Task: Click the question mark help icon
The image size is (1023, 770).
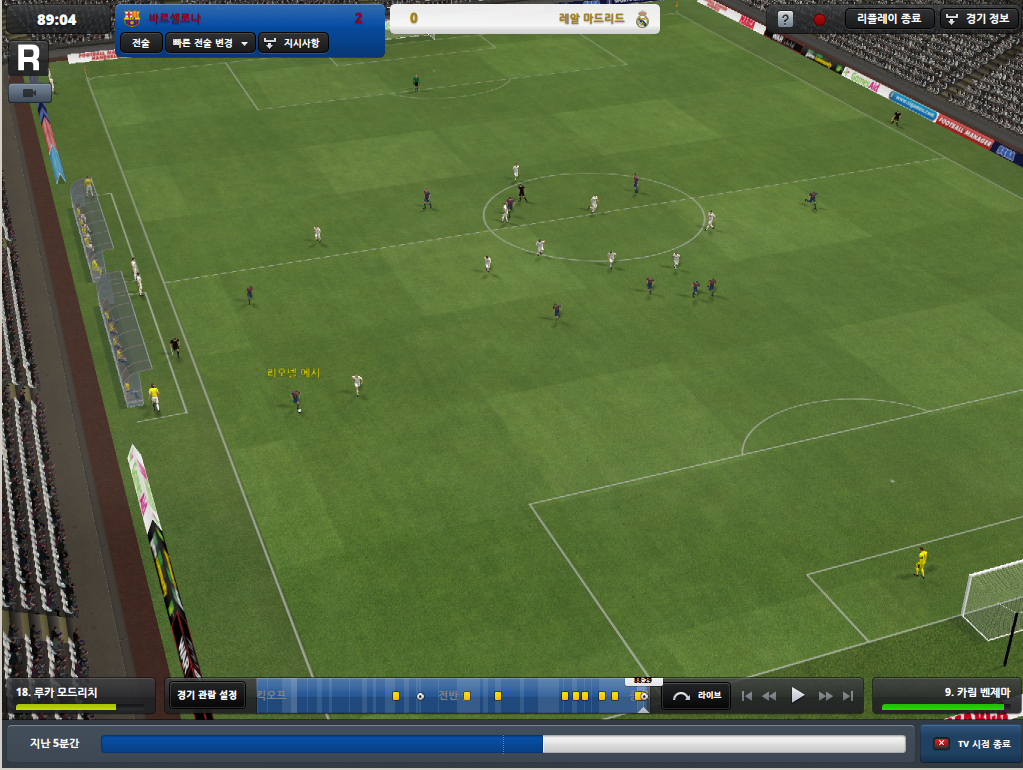Action: coord(785,19)
